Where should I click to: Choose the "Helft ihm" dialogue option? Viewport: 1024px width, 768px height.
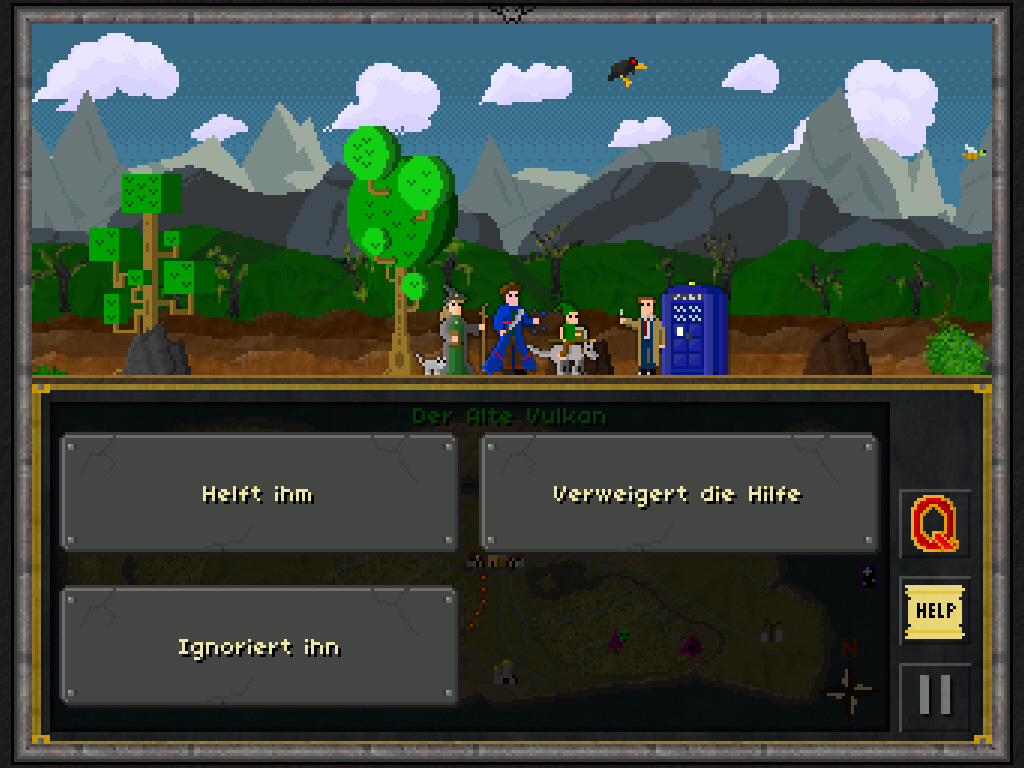[259, 493]
